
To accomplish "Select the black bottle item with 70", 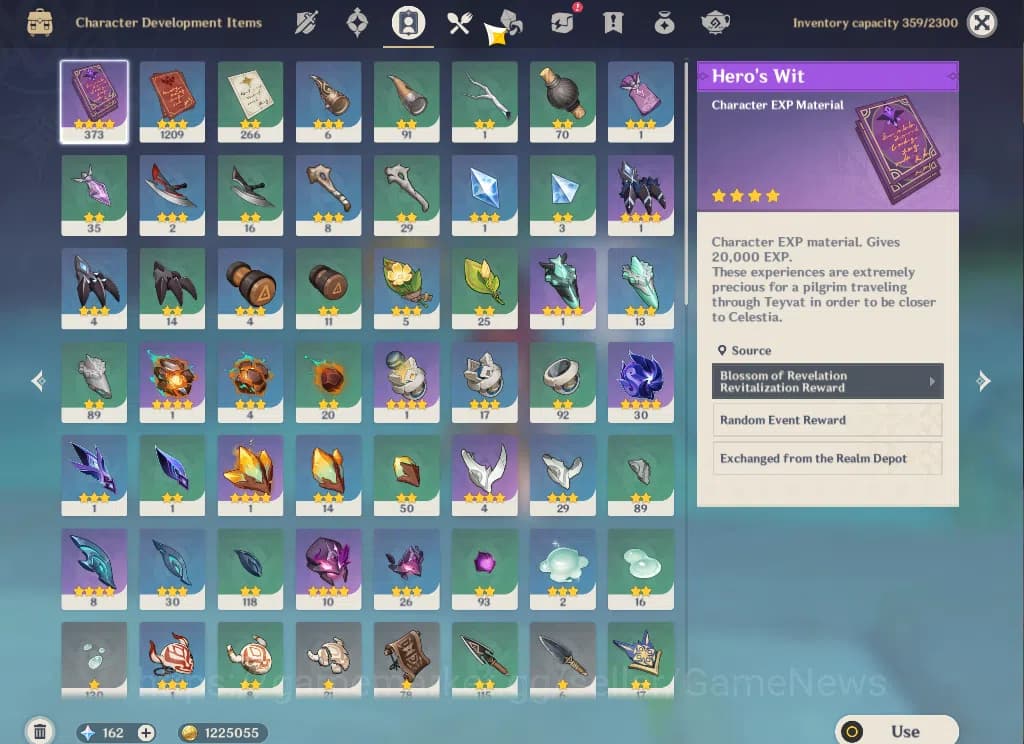I will [562, 101].
